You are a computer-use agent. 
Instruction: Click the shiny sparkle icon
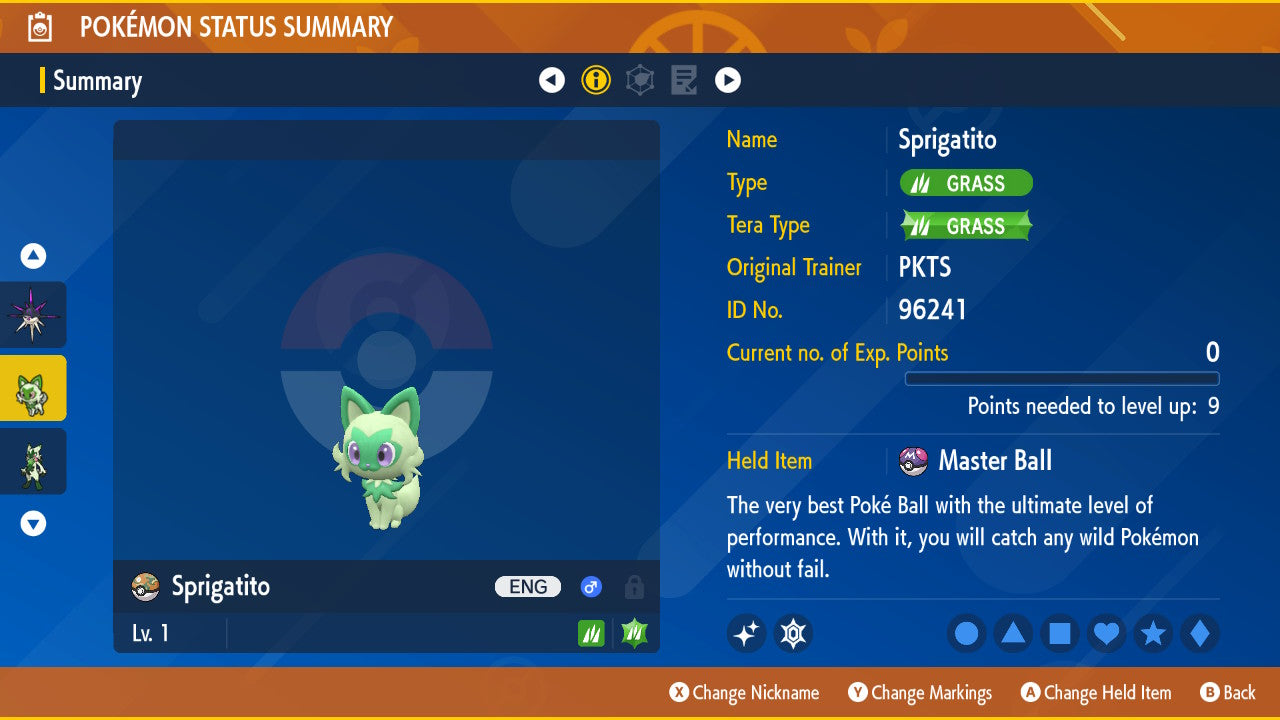point(746,633)
